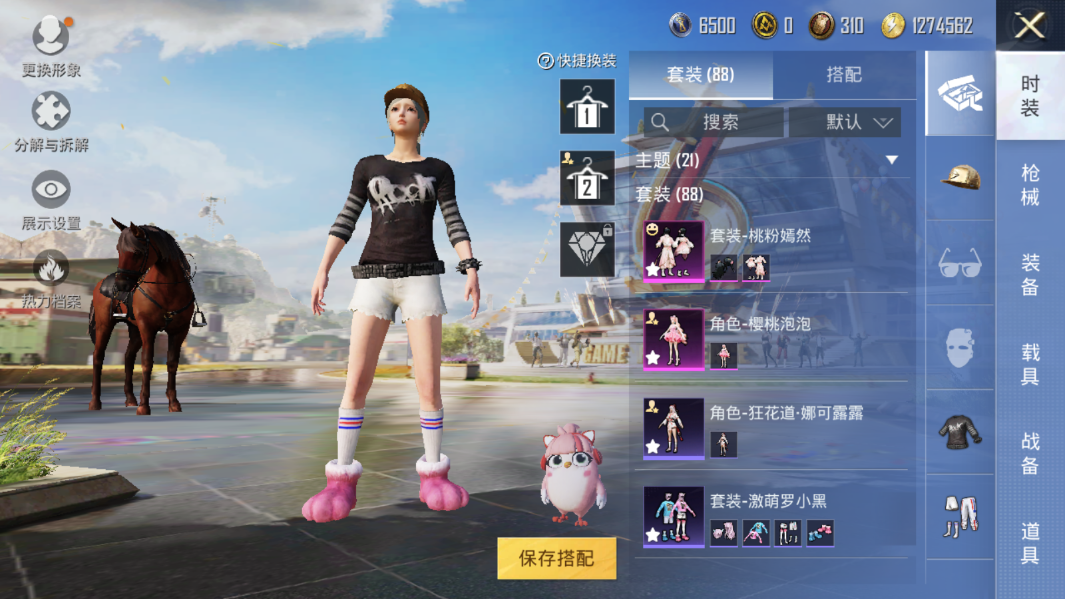Select the cap headwear category icon
The image size is (1065, 599).
[x=960, y=179]
